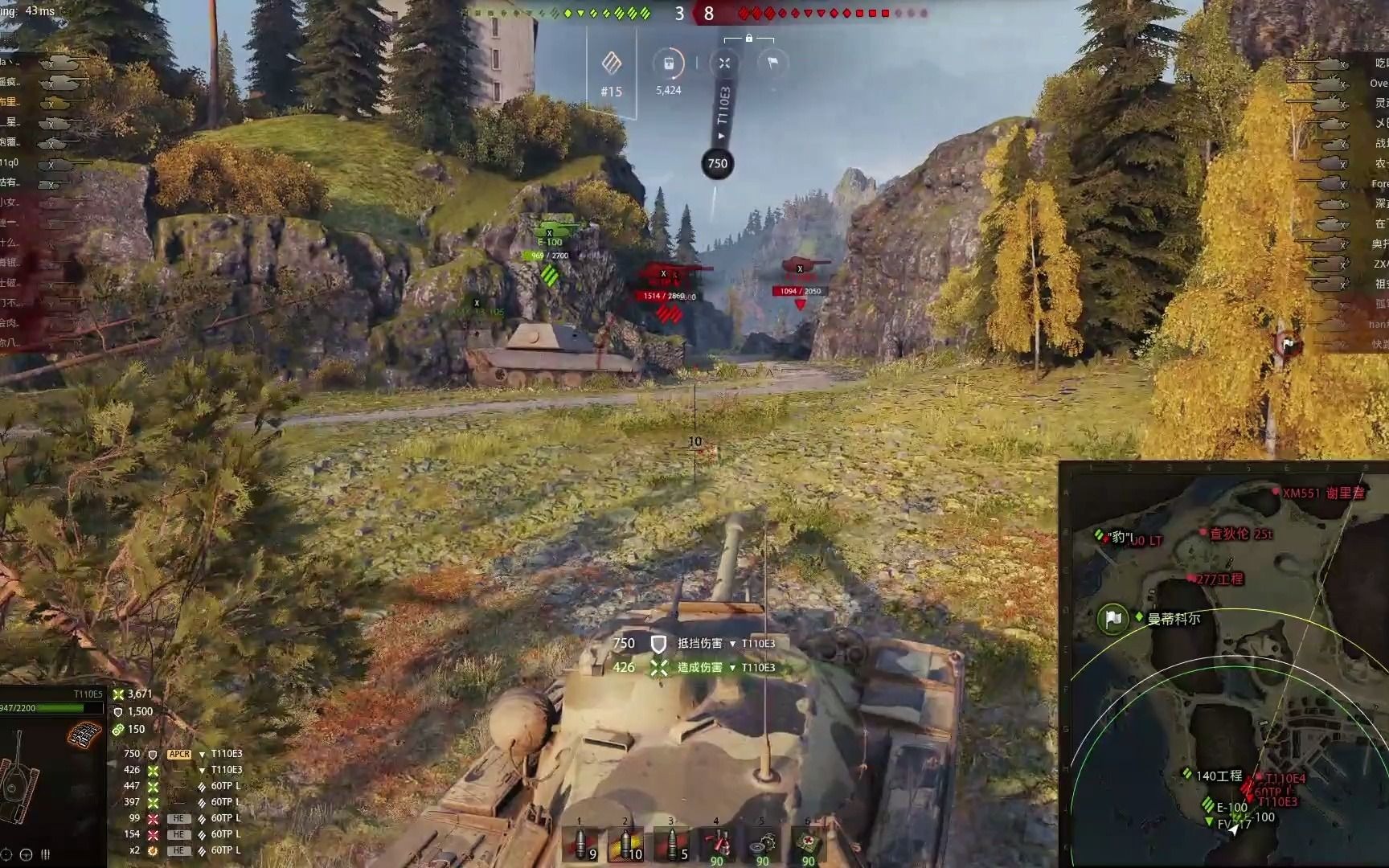Viewport: 1389px width, 868px height.
Task: Click the x2 module damage log entry
Action: point(181,850)
